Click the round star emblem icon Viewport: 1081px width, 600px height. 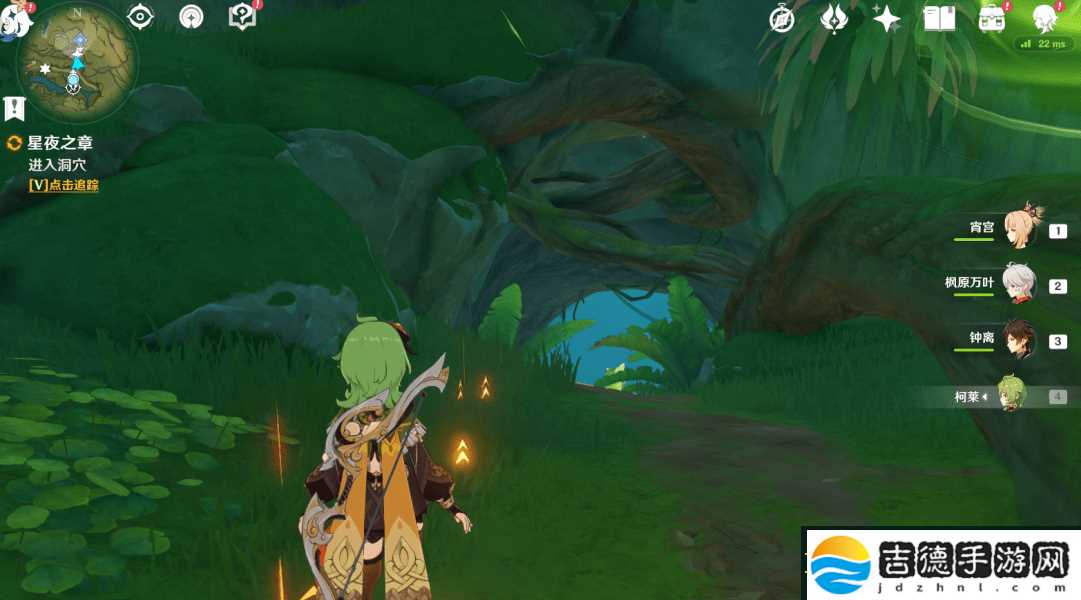[190, 17]
